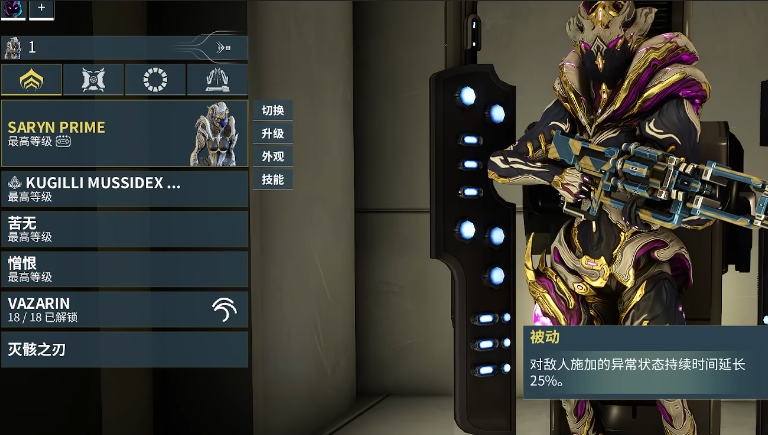
Task: Switch to the second loadout category tab
Action: (93, 79)
